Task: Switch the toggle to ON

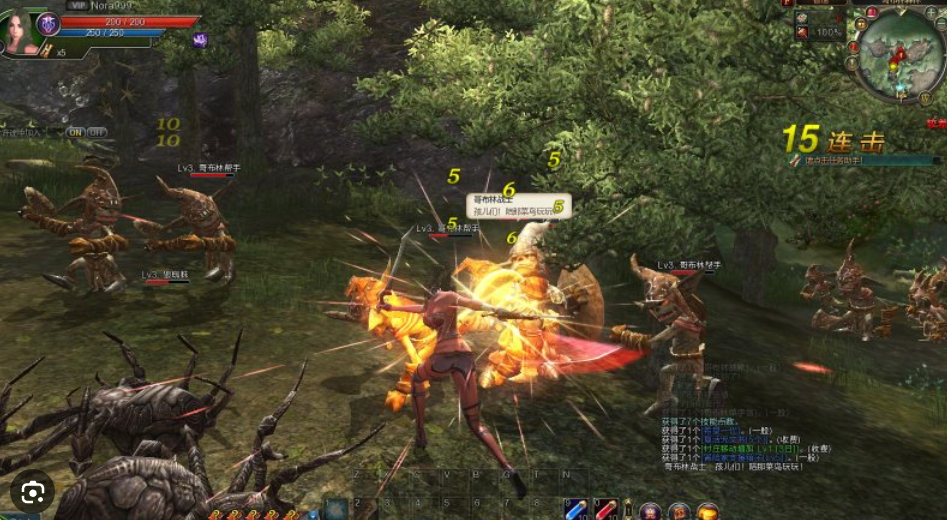Action: point(76,132)
